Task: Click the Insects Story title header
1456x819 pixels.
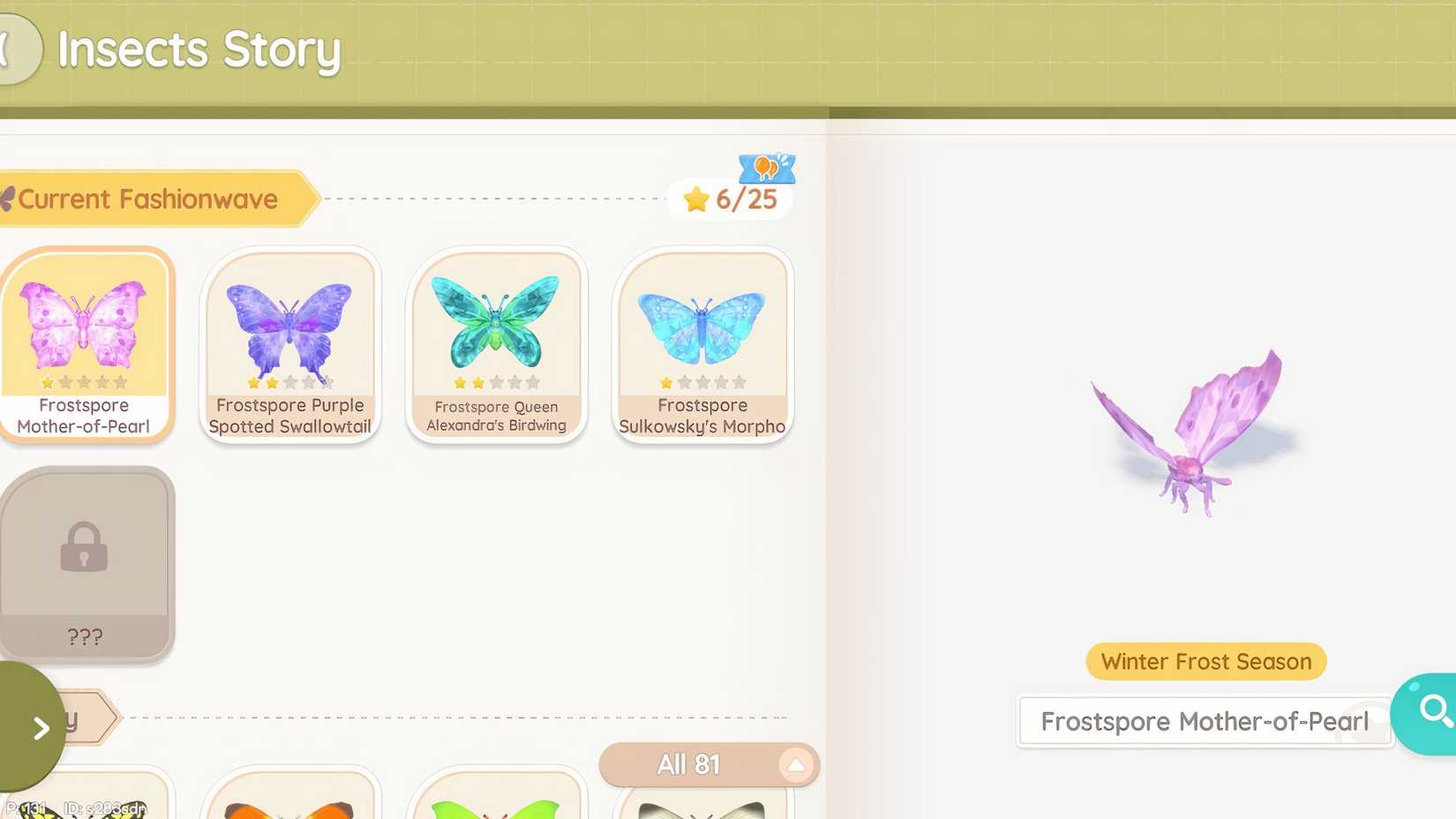Action: [x=198, y=50]
